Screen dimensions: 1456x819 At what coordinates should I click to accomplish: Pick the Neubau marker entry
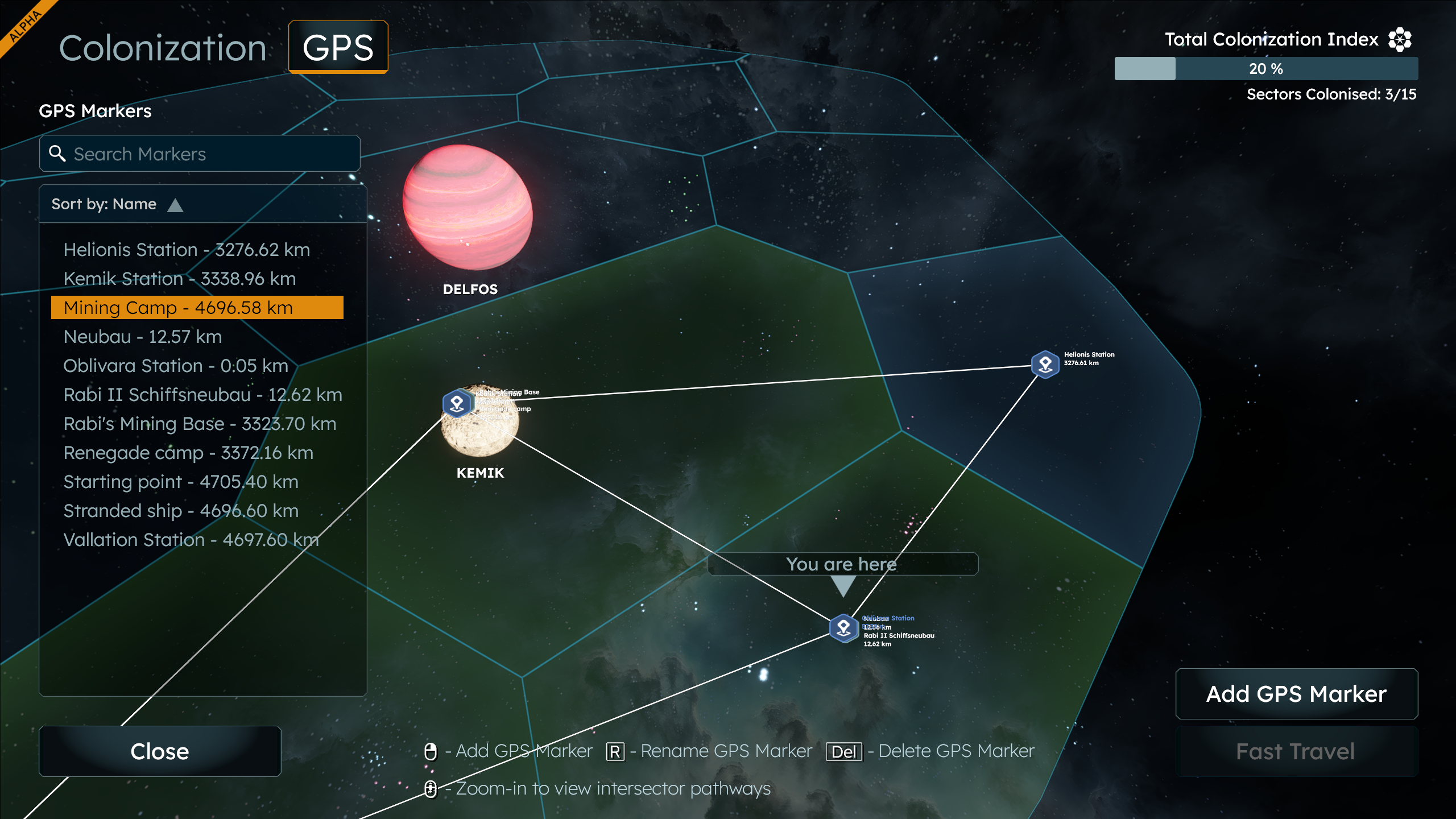tap(142, 337)
